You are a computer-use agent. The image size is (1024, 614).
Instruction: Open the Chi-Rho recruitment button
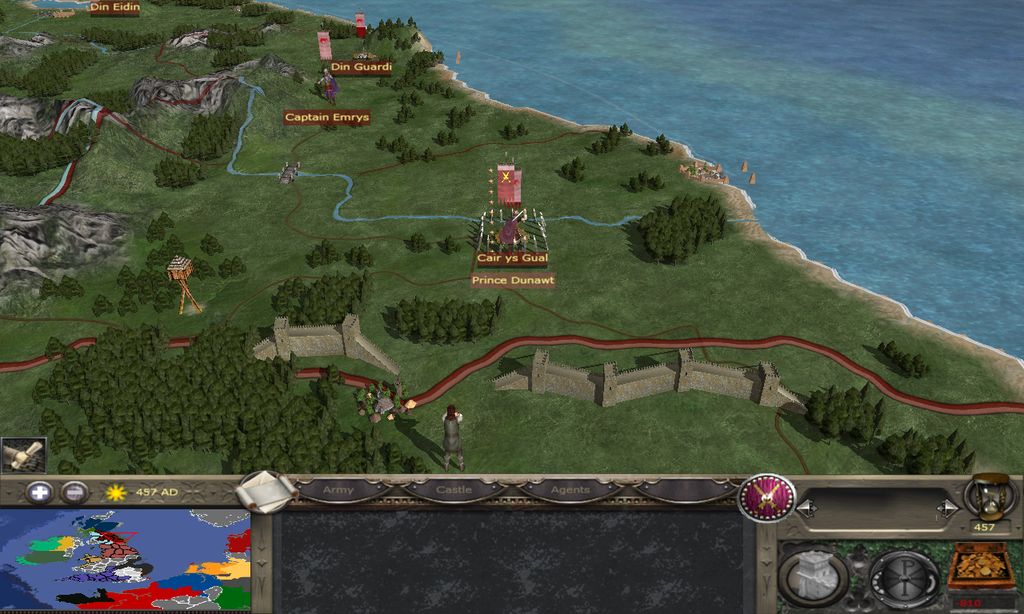[x=903, y=577]
